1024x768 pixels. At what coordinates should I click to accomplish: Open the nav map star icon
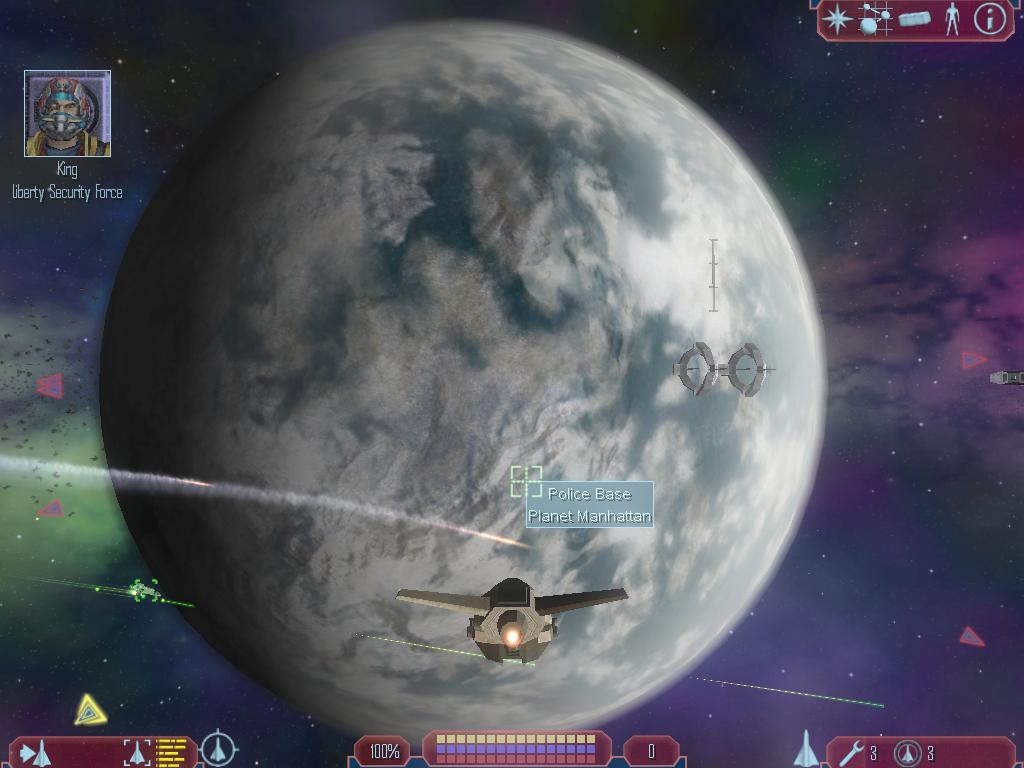(838, 19)
